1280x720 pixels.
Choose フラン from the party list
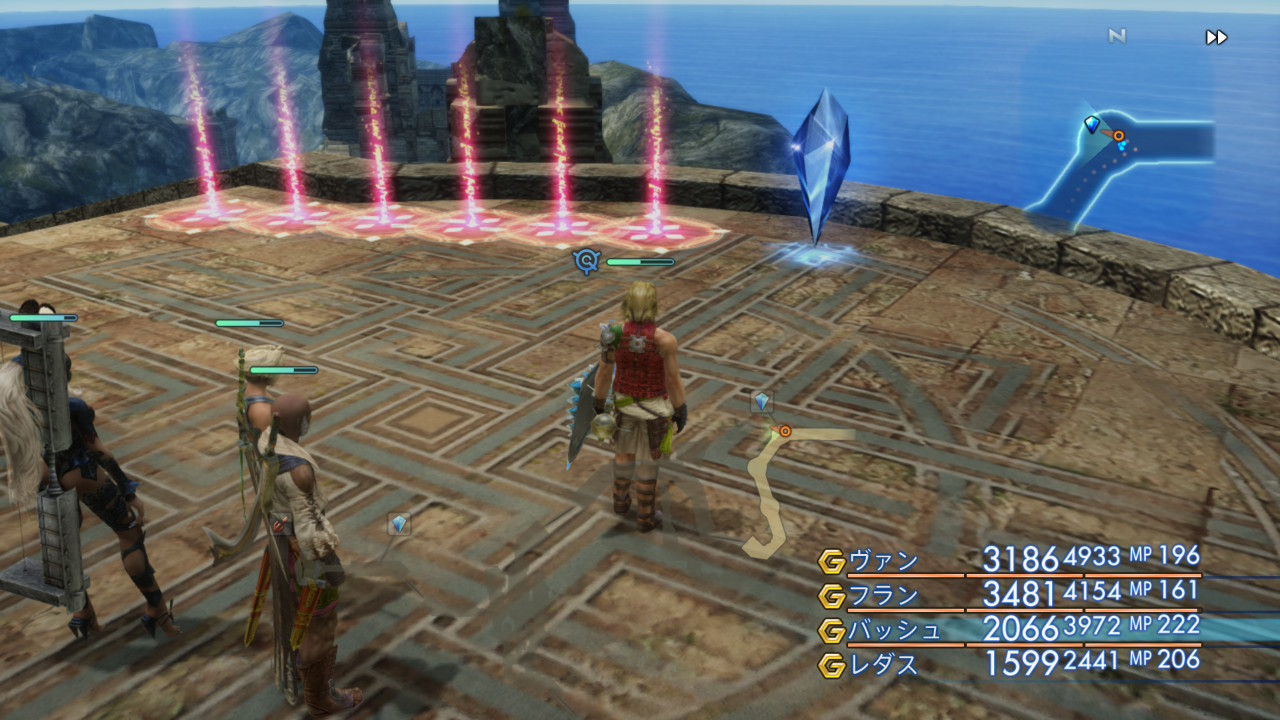pyautogui.click(x=883, y=596)
